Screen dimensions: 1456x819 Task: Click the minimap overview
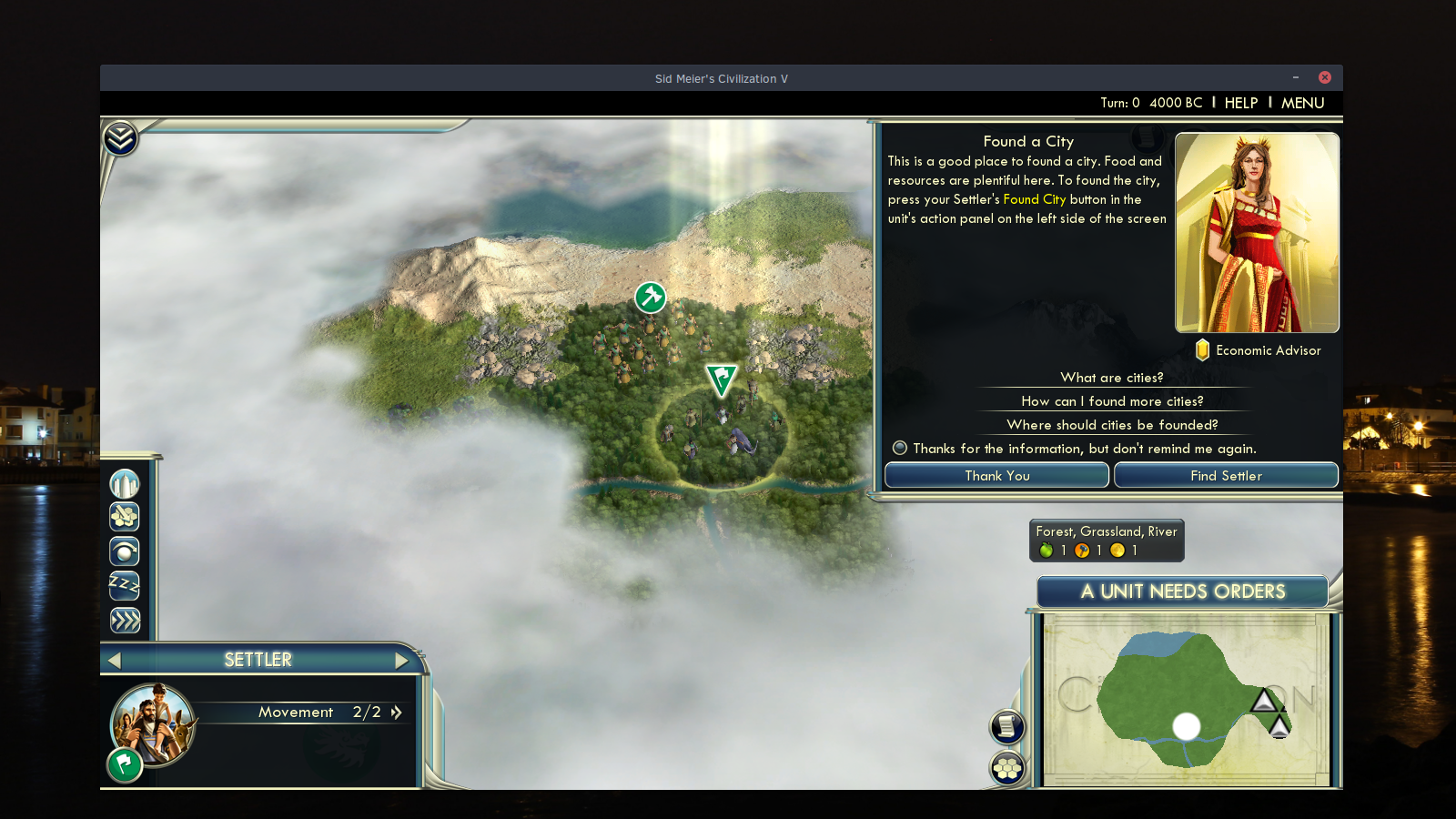pos(1185,699)
